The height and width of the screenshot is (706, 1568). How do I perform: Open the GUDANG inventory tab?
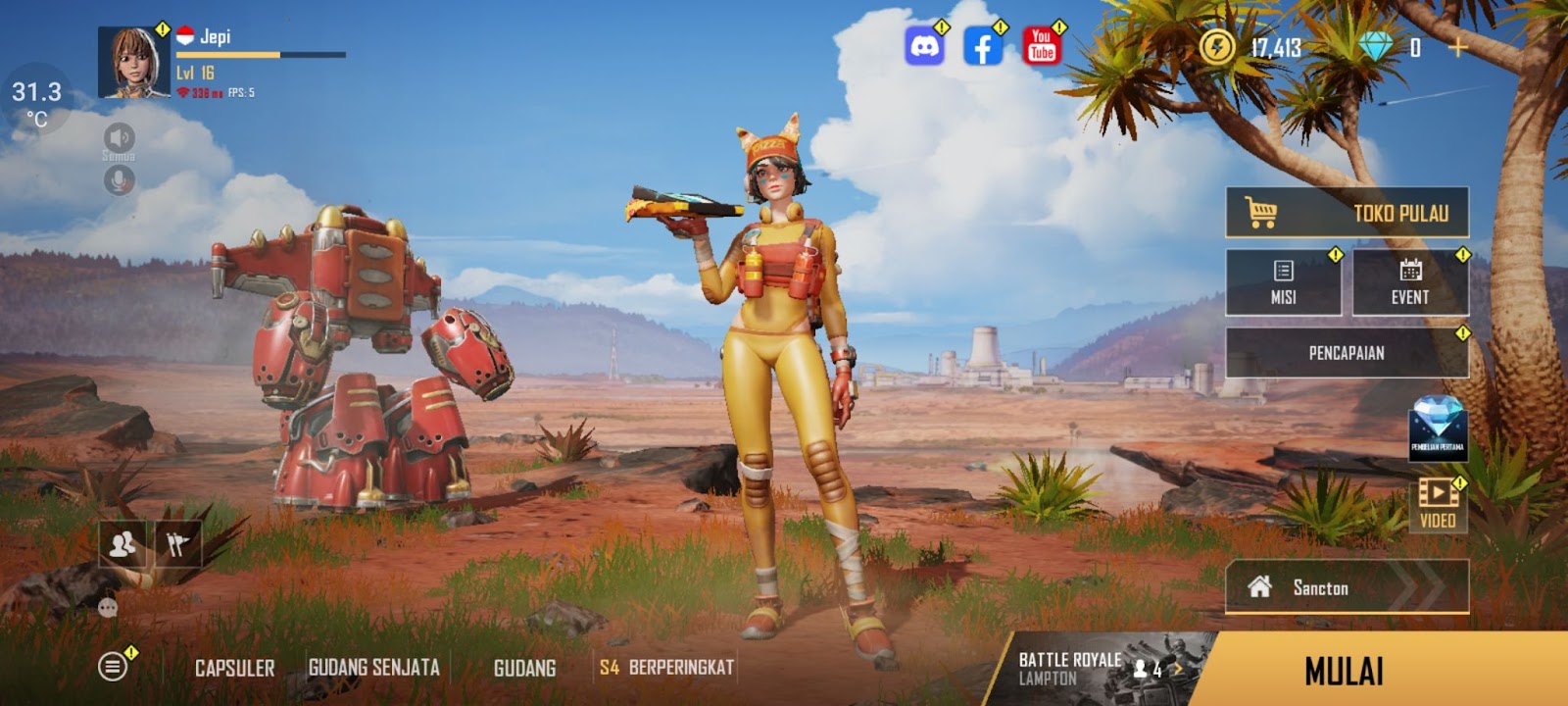click(524, 668)
